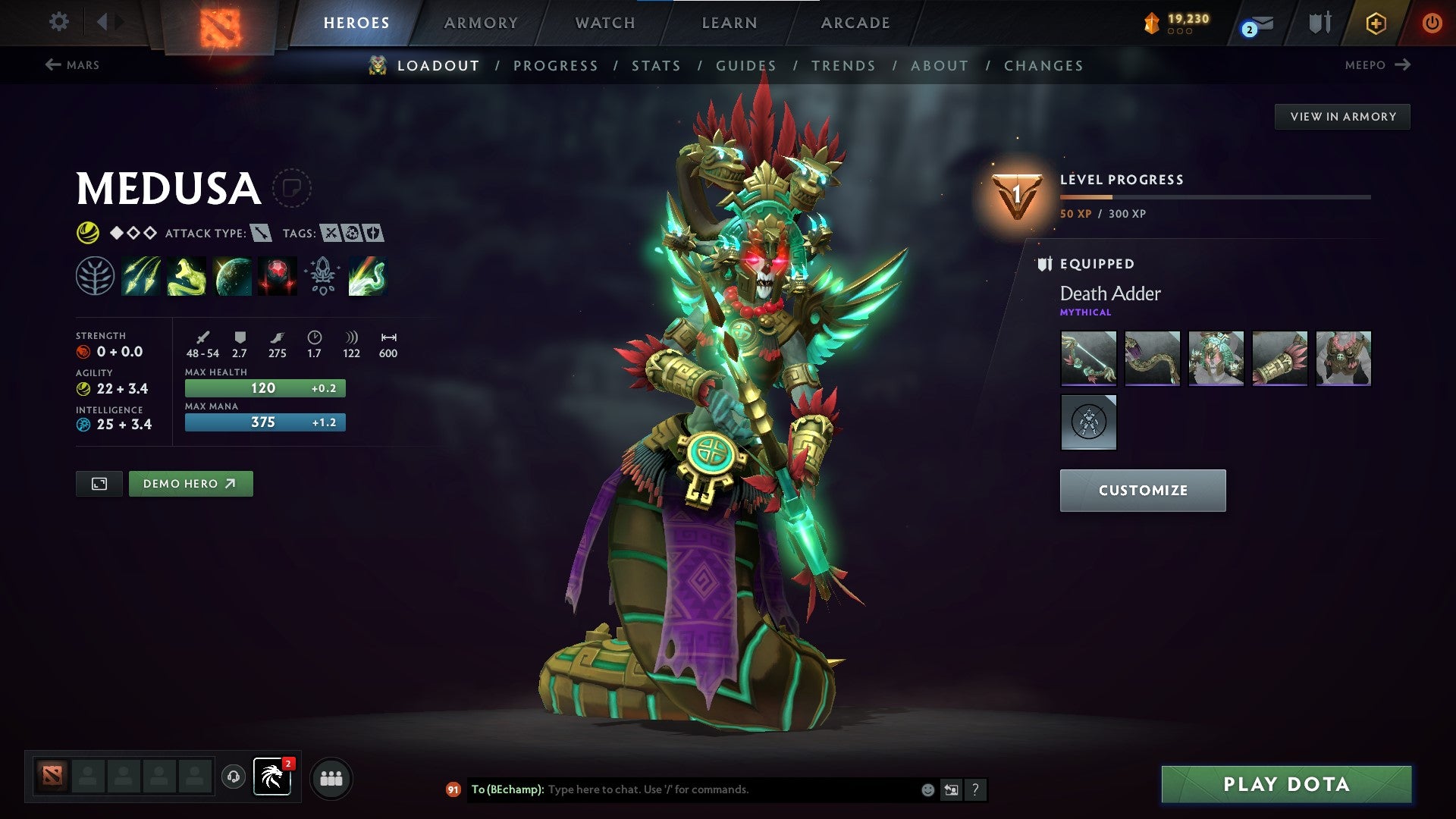Screen dimensions: 1456x819
Task: Switch to the Stats tab
Action: point(657,66)
